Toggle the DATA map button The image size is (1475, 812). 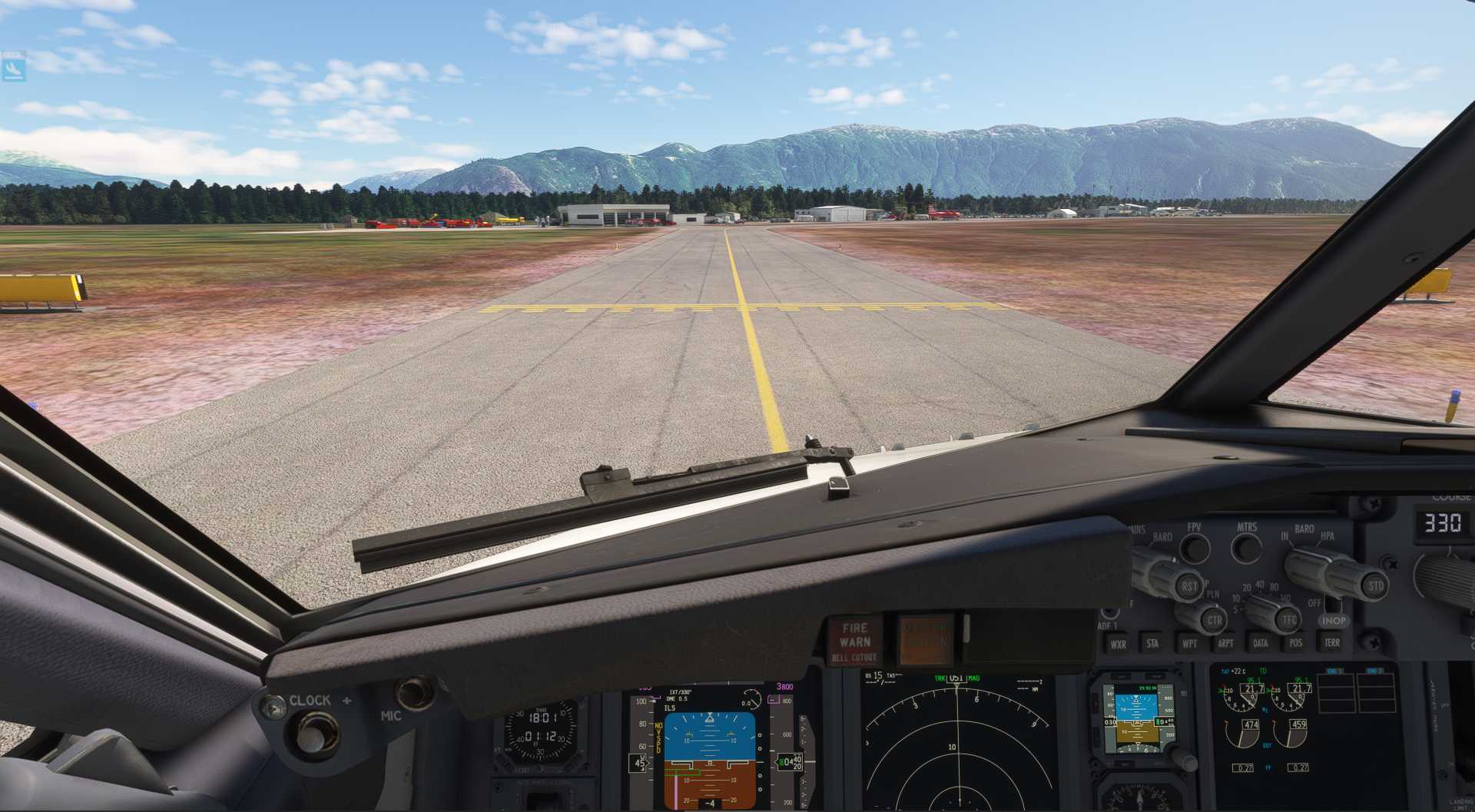point(1260,643)
